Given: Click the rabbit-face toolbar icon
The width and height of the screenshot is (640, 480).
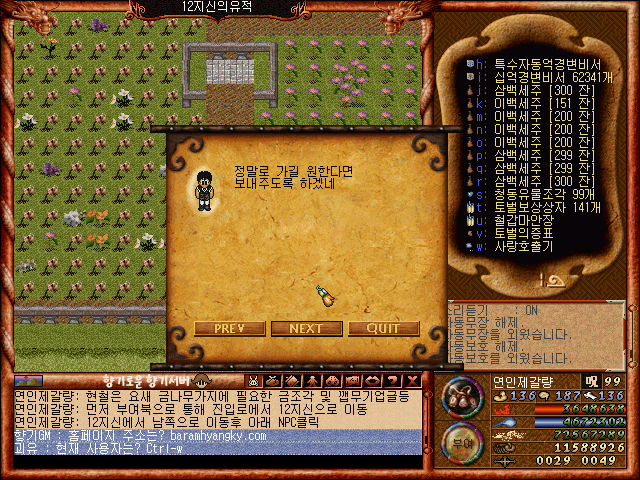Looking at the screenshot, I should (255, 380).
